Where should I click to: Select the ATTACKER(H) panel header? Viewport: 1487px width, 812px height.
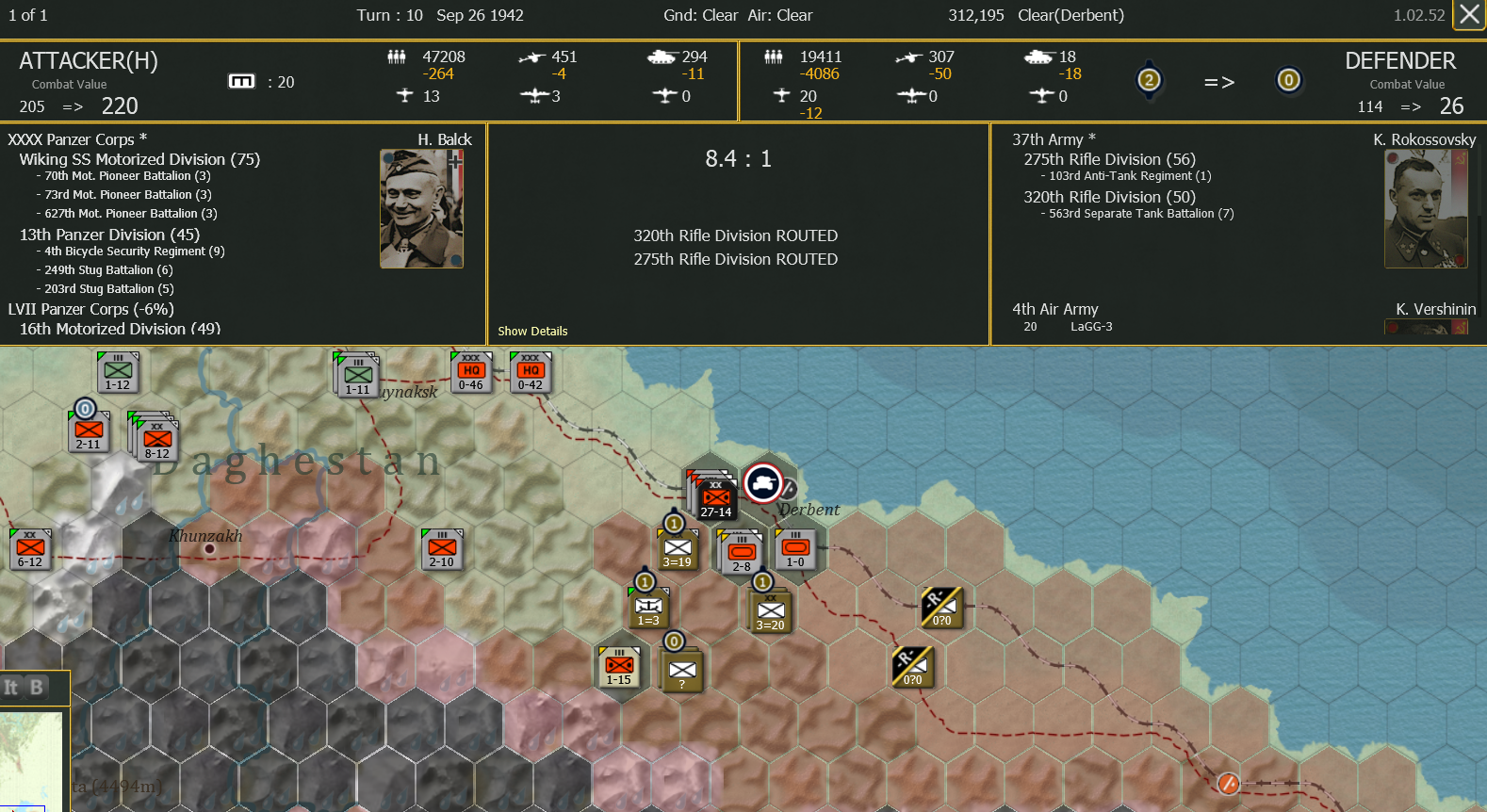pyautogui.click(x=89, y=60)
